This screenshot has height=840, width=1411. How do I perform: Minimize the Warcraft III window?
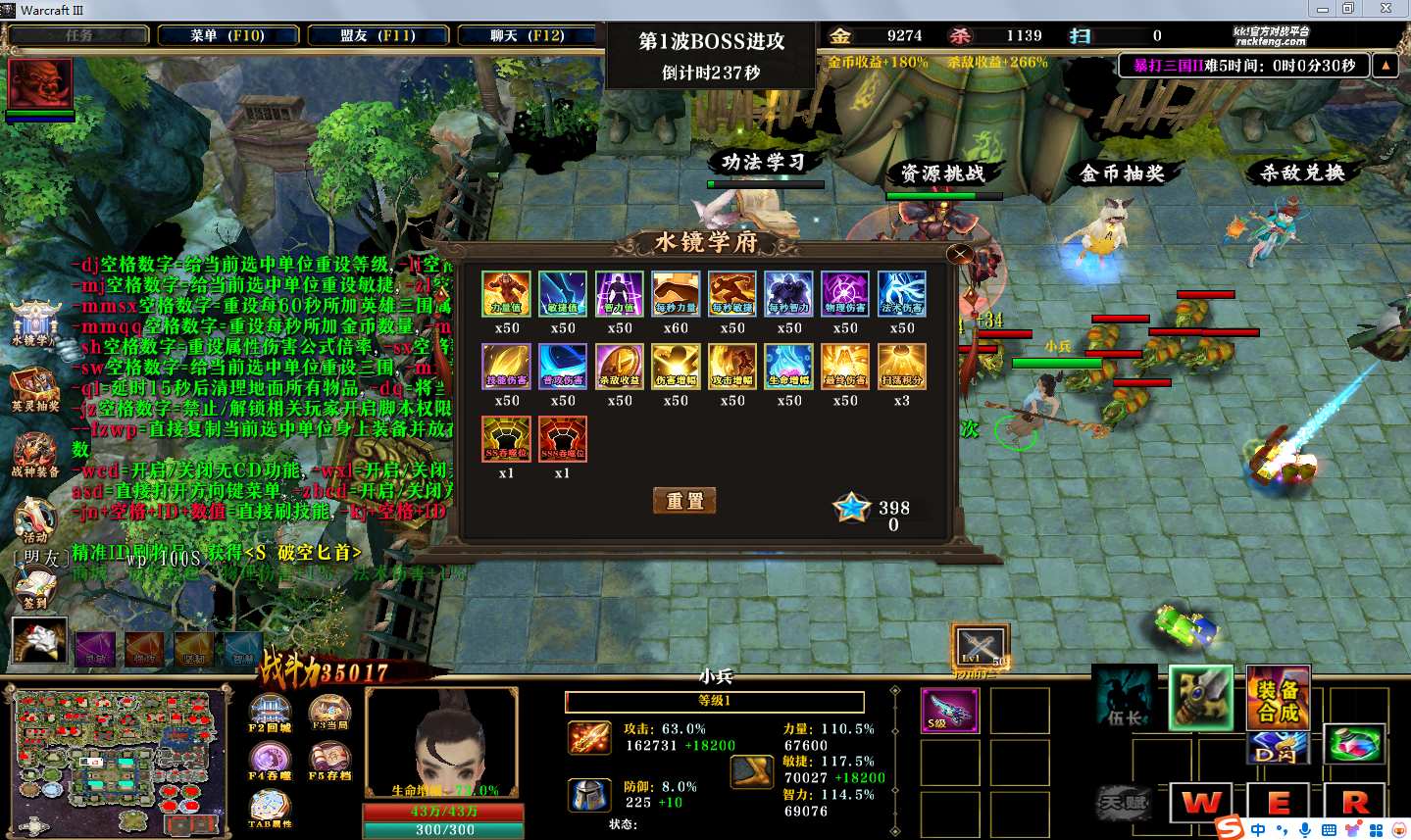click(1323, 9)
